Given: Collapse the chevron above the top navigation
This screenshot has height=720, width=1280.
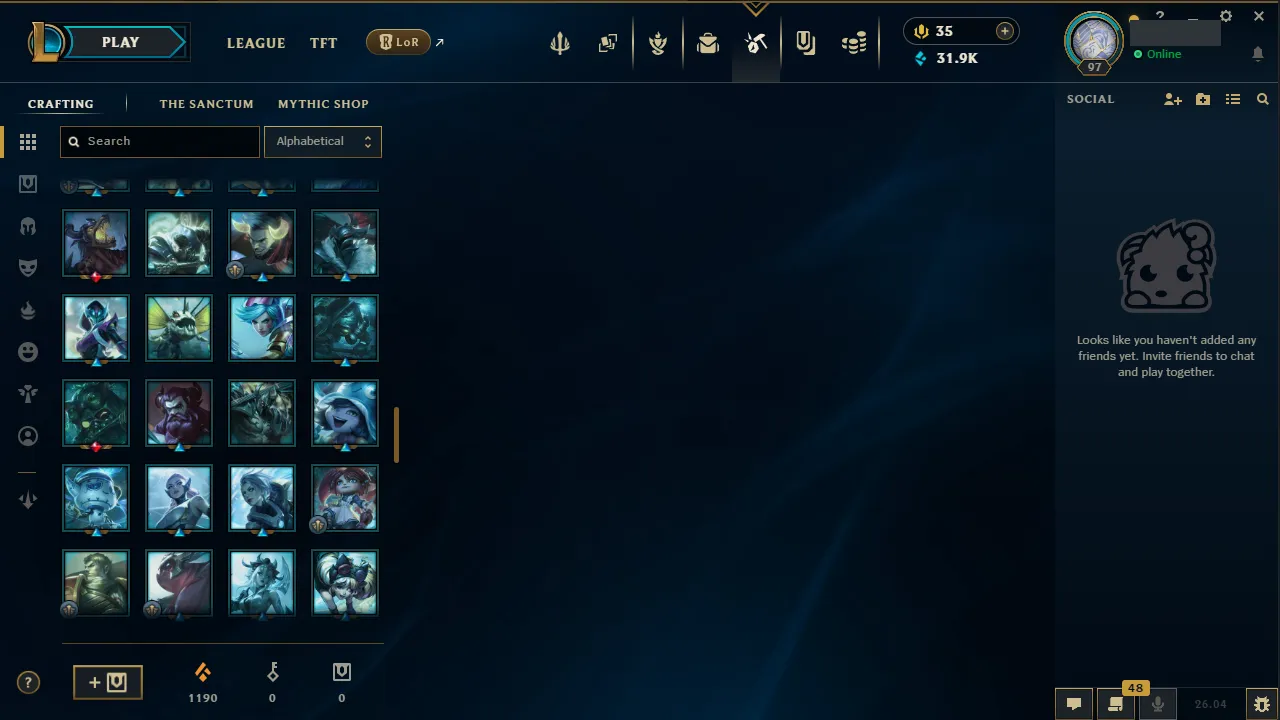Looking at the screenshot, I should click(x=755, y=8).
